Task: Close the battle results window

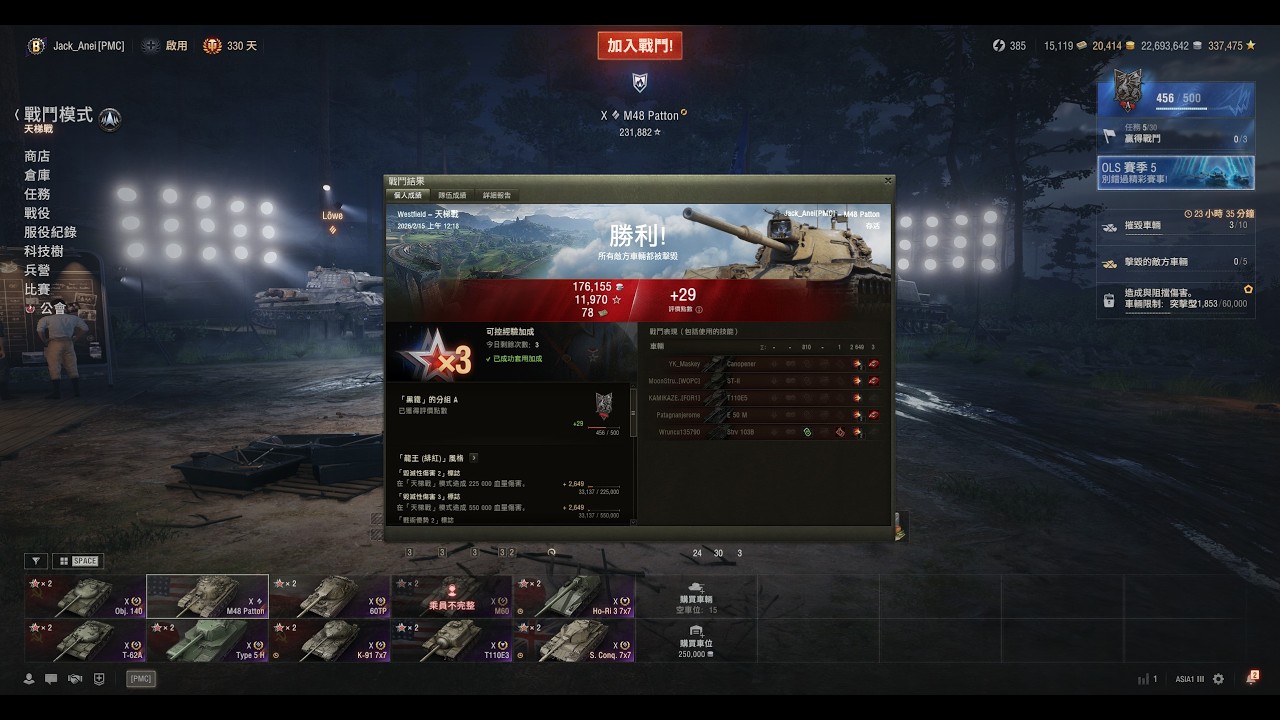Action: (x=887, y=181)
